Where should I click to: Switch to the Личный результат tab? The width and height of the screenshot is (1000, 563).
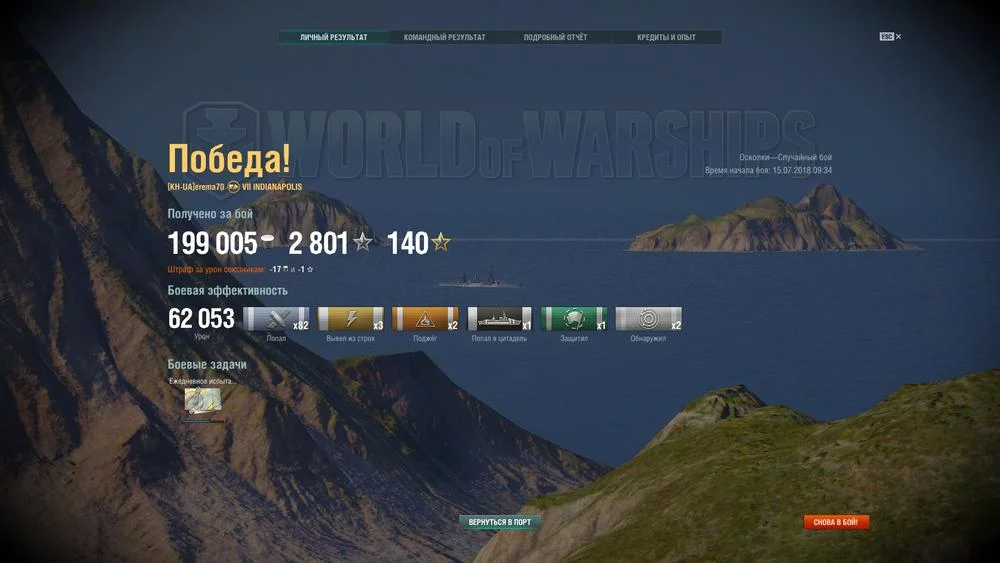click(333, 38)
